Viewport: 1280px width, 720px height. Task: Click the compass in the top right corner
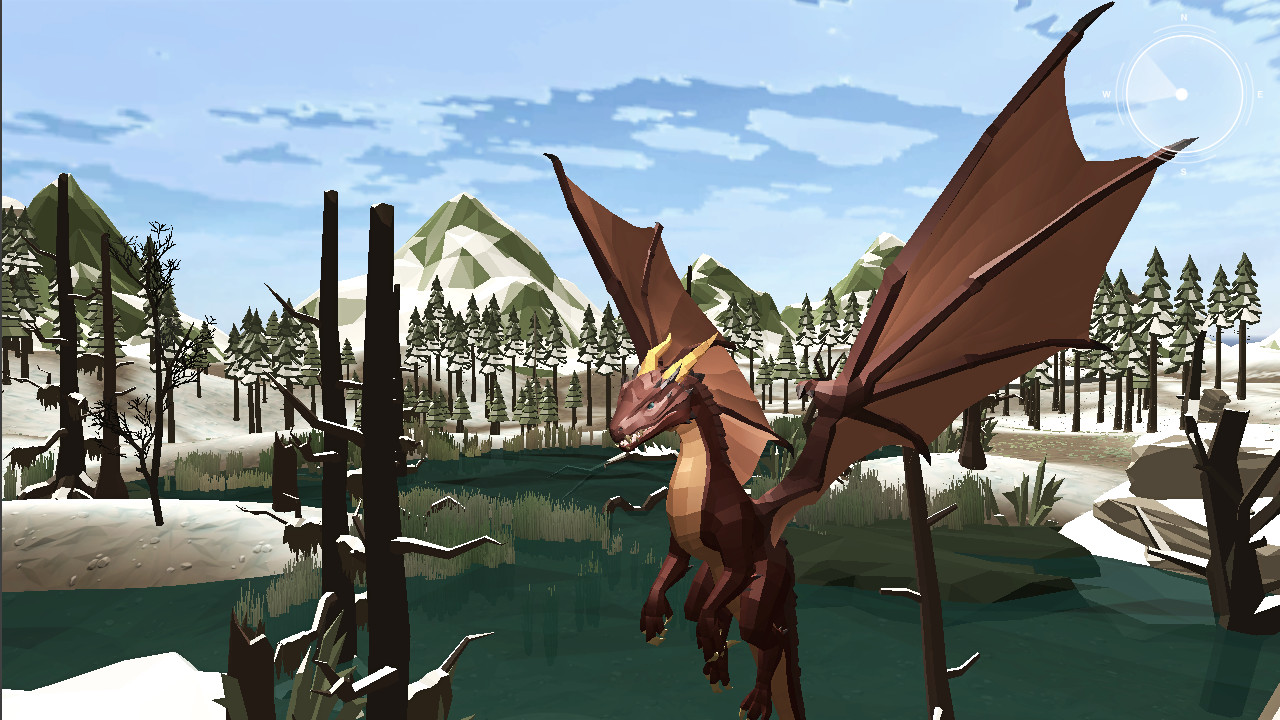(x=1182, y=94)
